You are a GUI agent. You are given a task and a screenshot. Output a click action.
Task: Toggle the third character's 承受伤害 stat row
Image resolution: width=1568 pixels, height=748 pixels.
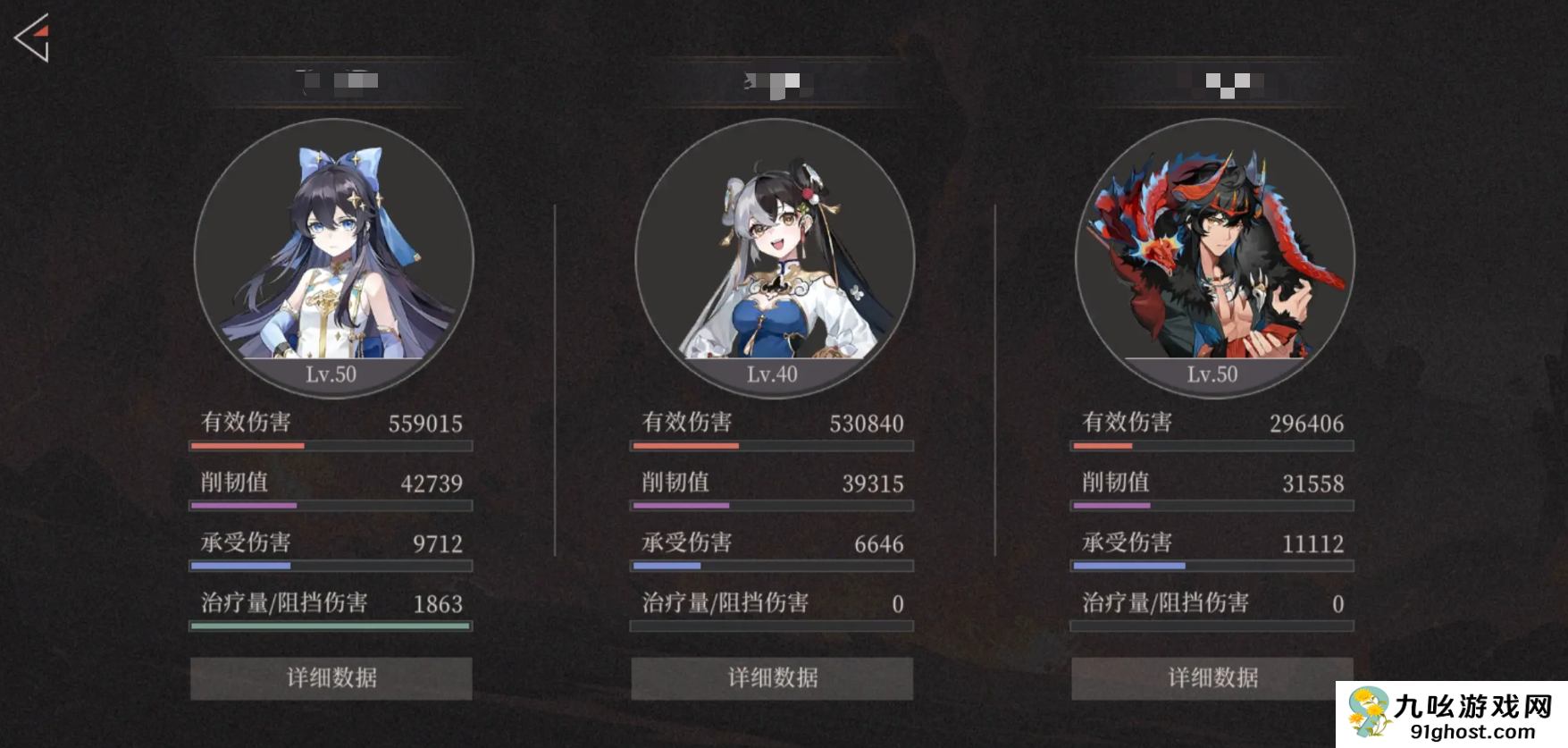point(1212,543)
